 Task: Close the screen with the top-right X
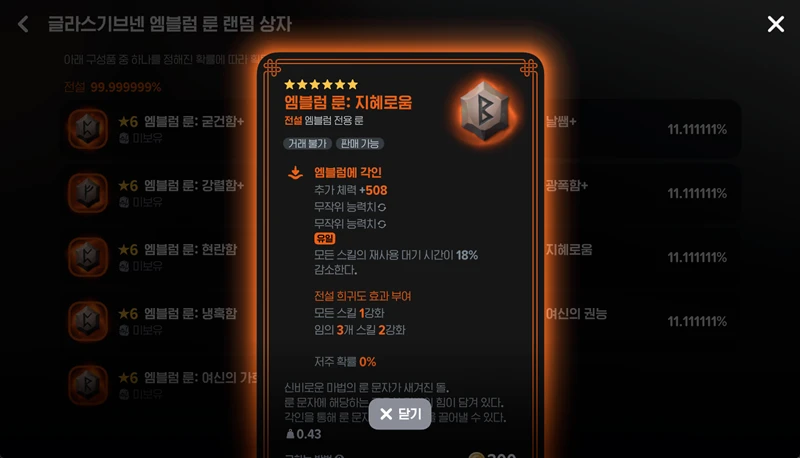(x=776, y=24)
